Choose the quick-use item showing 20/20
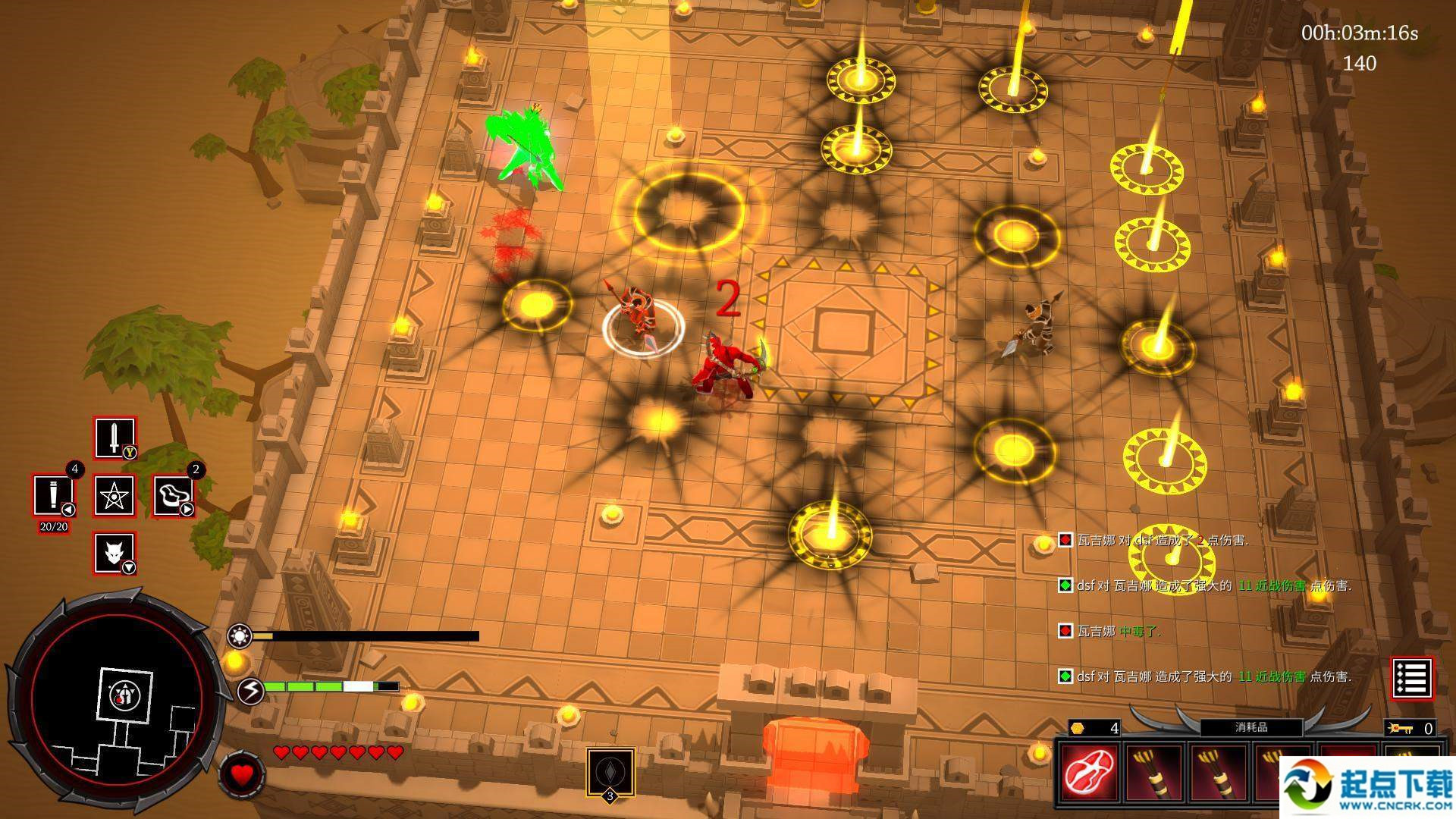This screenshot has height=819, width=1456. (x=53, y=496)
